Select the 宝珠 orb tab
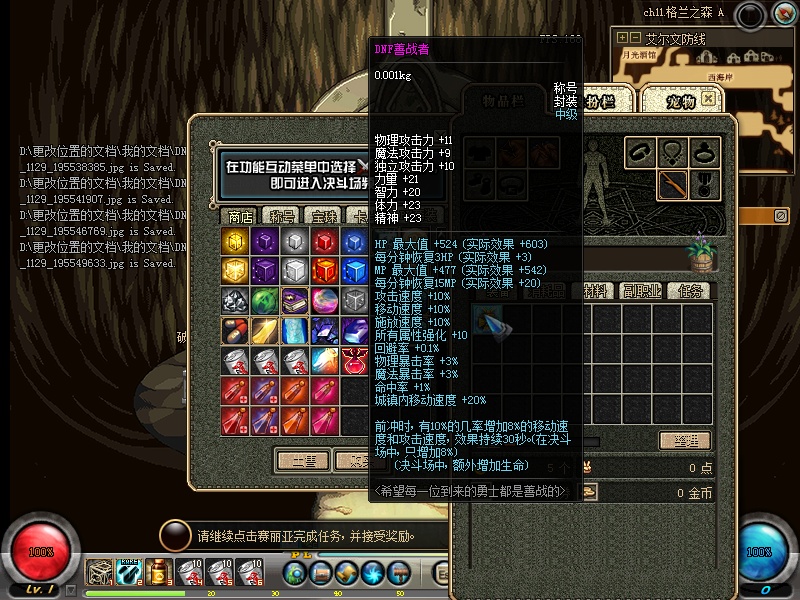 pos(324,216)
